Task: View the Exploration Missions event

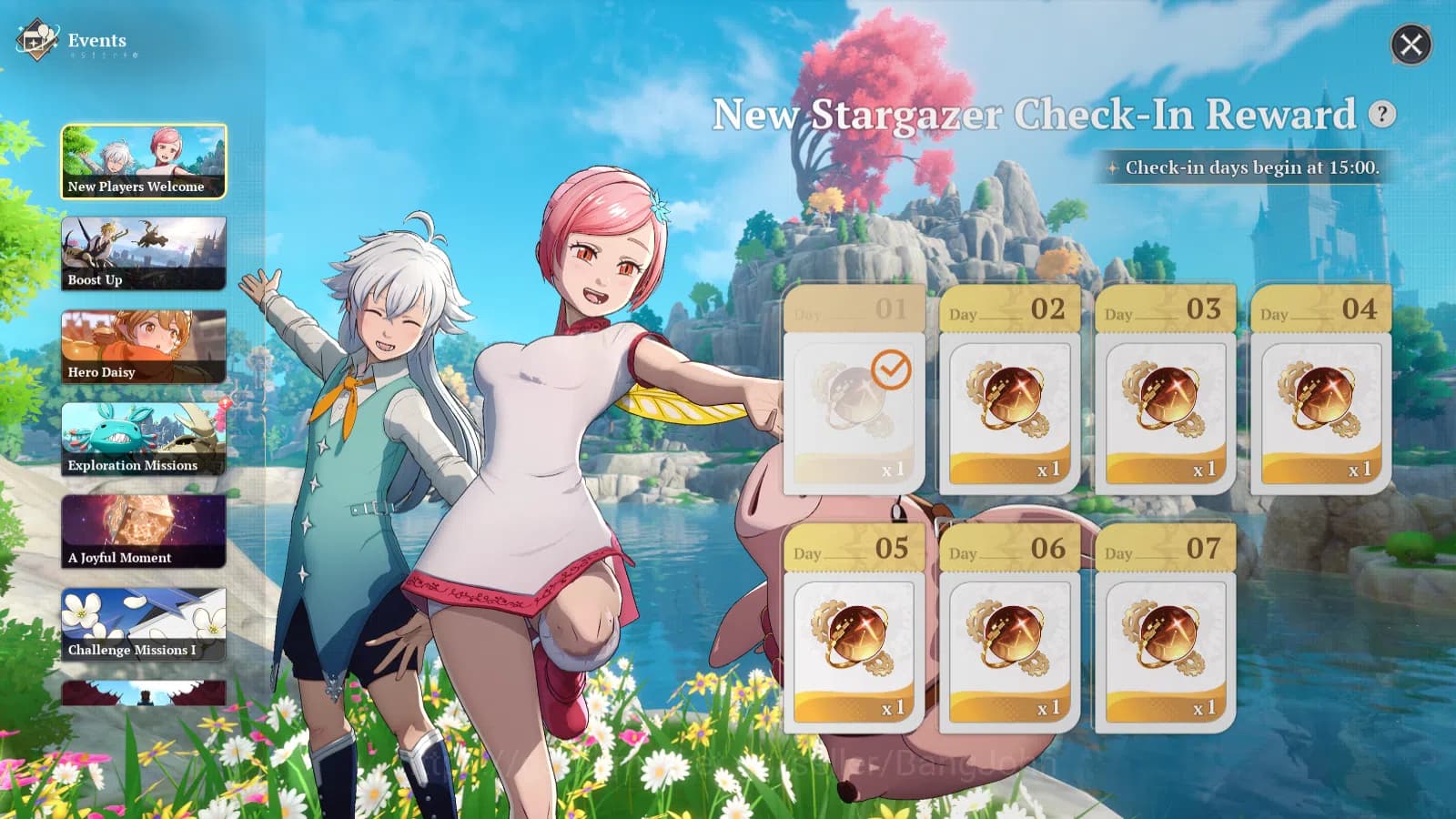Action: [x=143, y=439]
